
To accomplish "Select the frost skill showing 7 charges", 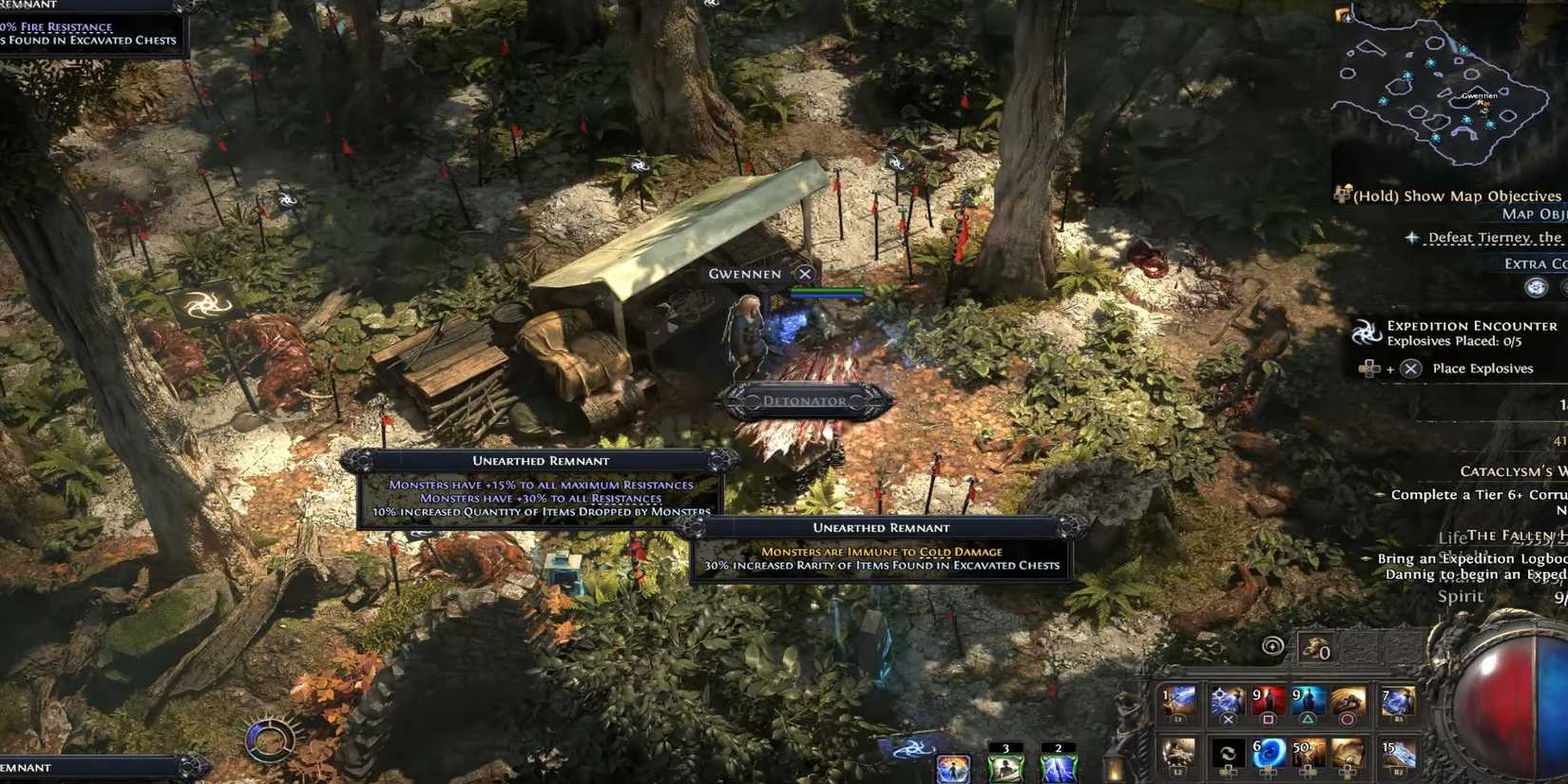I will tap(1398, 700).
